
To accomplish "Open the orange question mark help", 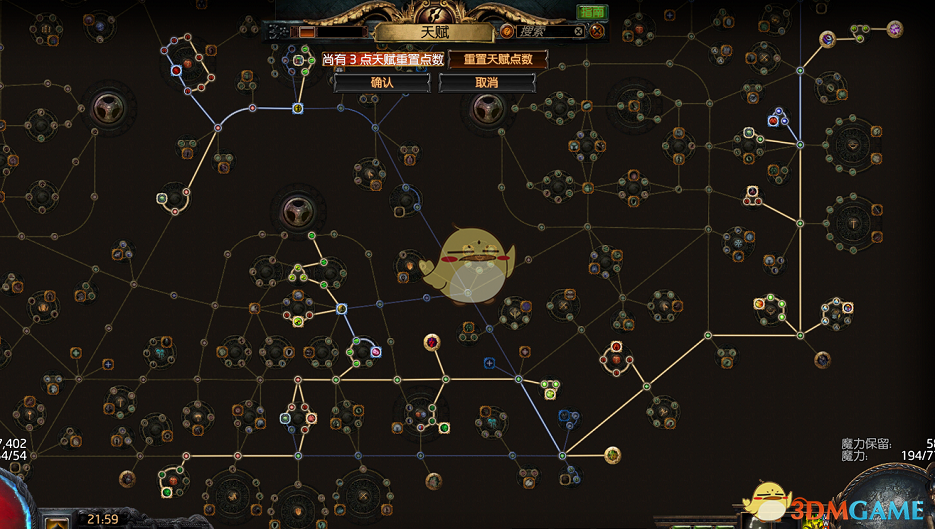I will [508, 32].
